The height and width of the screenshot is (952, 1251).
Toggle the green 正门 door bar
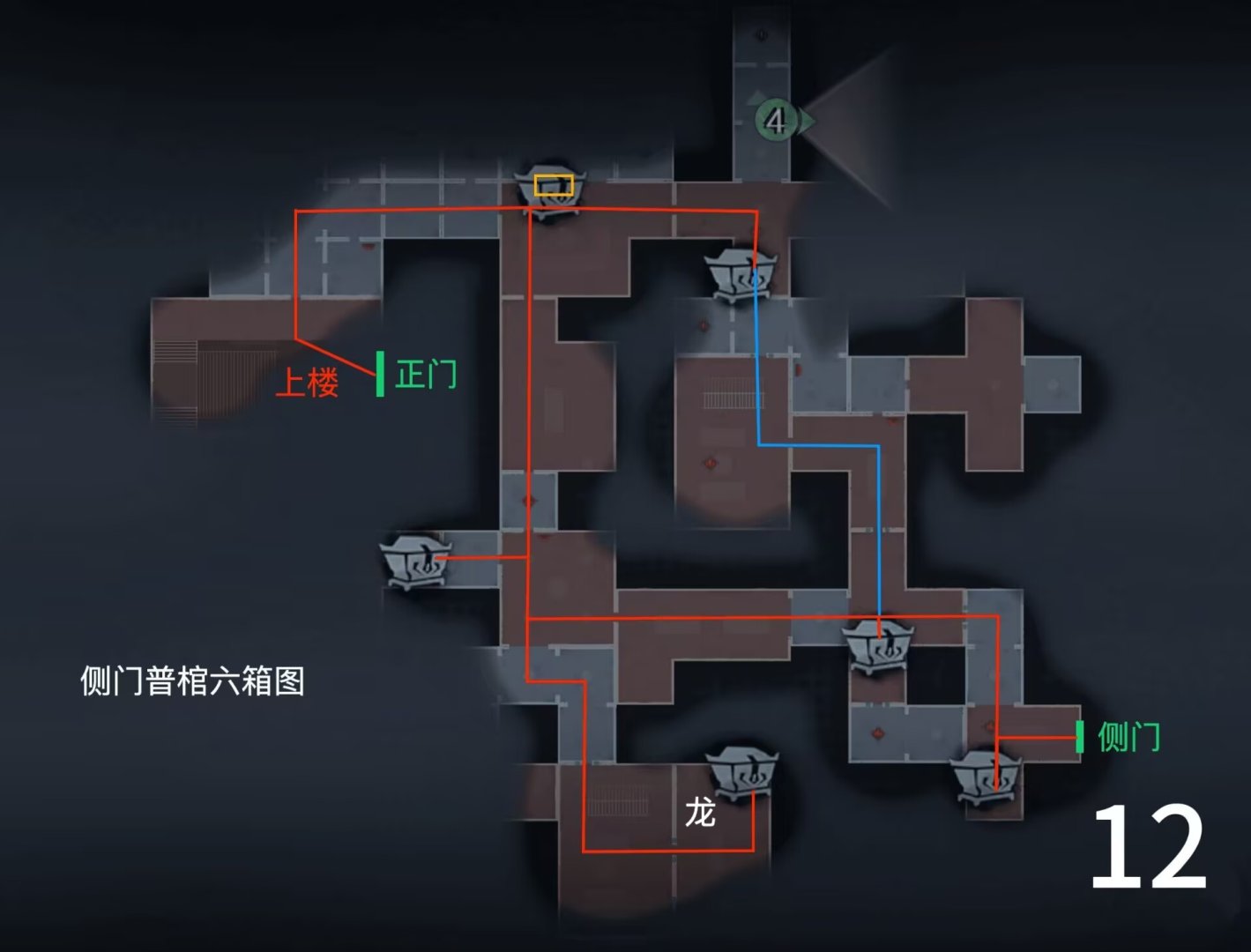pyautogui.click(x=380, y=374)
